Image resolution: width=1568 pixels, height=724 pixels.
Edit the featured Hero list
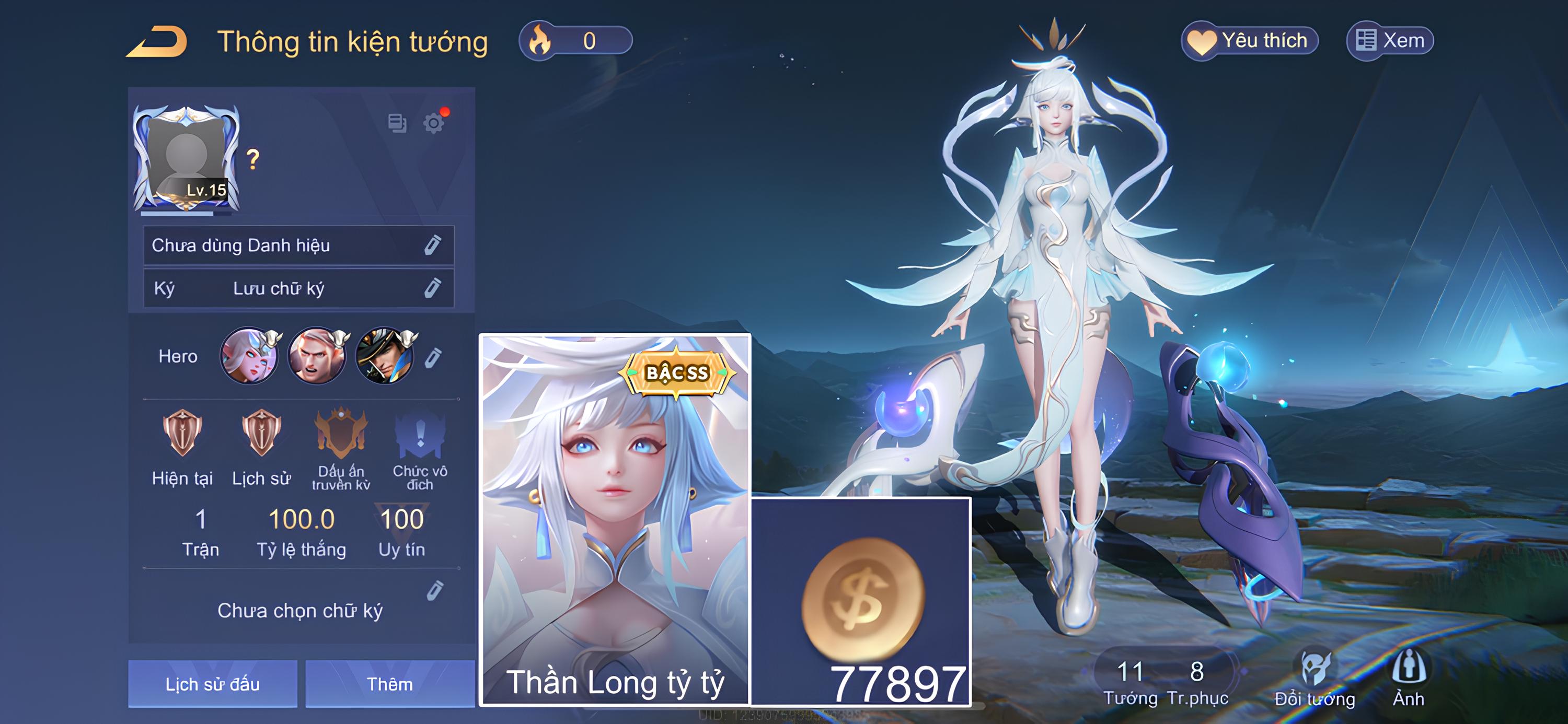coord(433,357)
